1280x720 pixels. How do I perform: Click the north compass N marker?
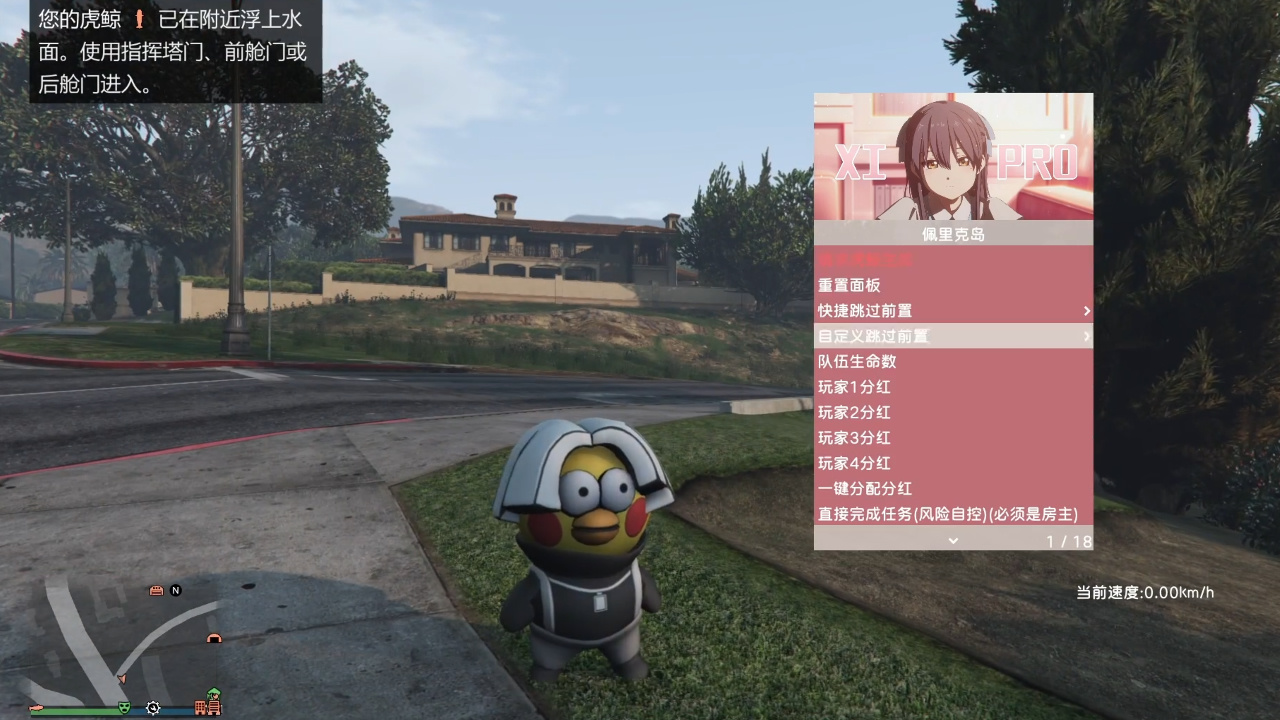click(176, 590)
